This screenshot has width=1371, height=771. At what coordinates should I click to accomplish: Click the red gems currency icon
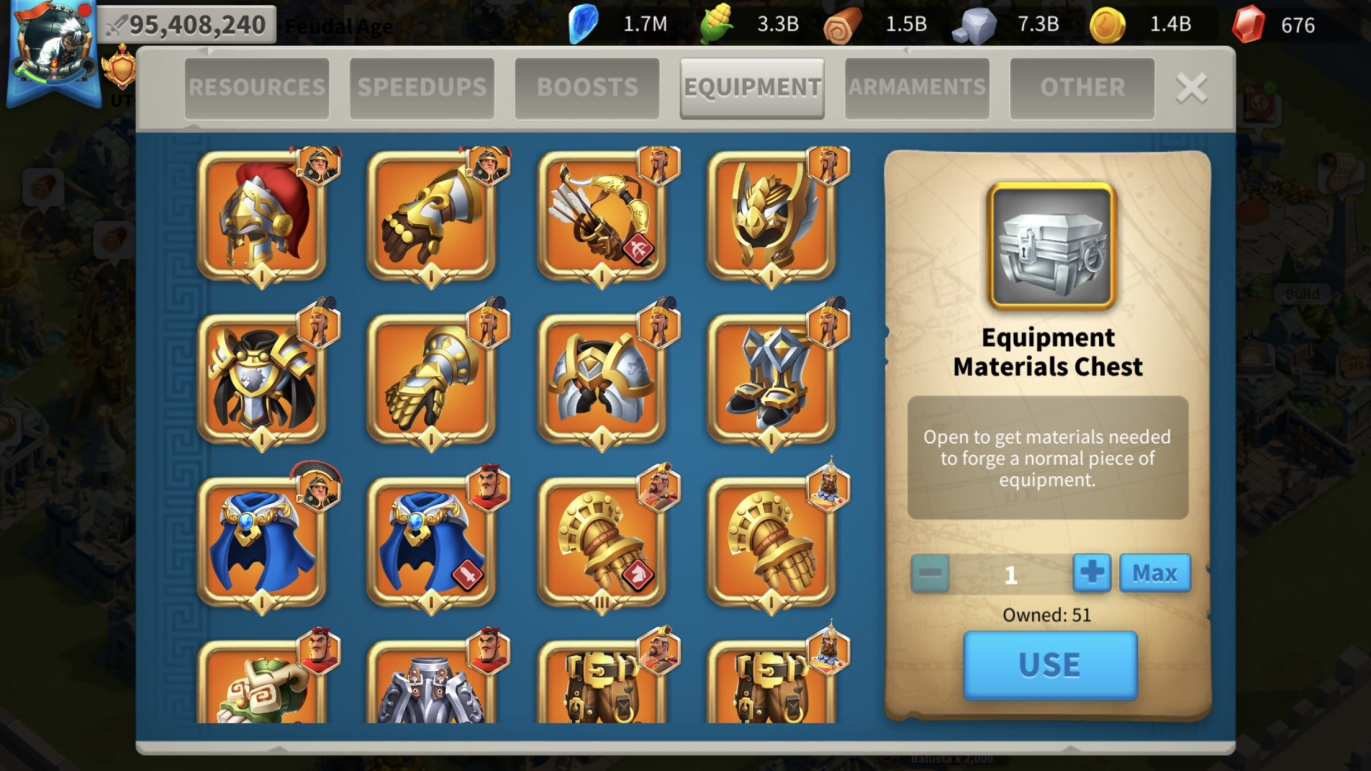(1248, 24)
